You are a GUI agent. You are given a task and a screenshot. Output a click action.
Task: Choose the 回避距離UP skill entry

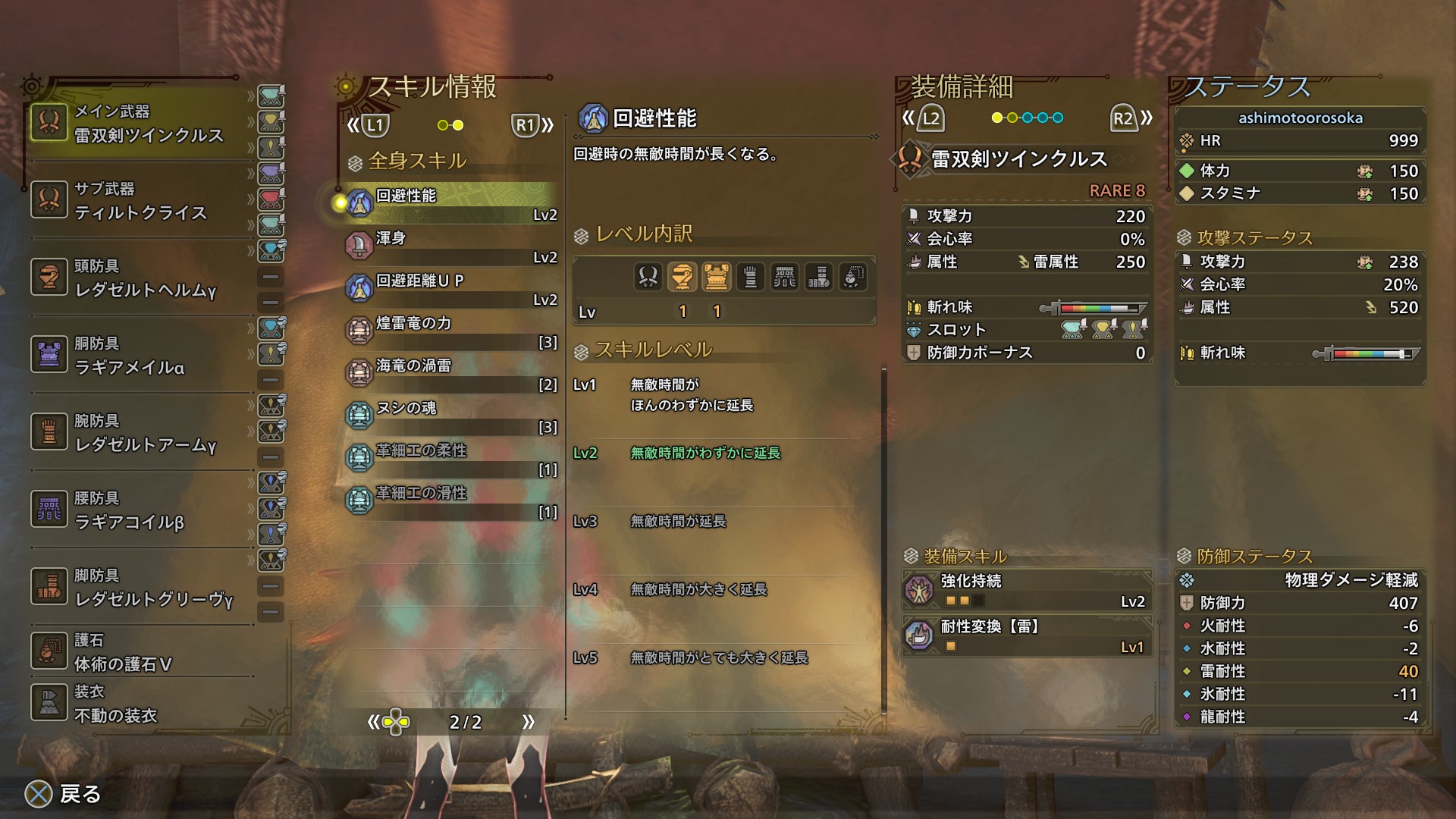pos(451,288)
